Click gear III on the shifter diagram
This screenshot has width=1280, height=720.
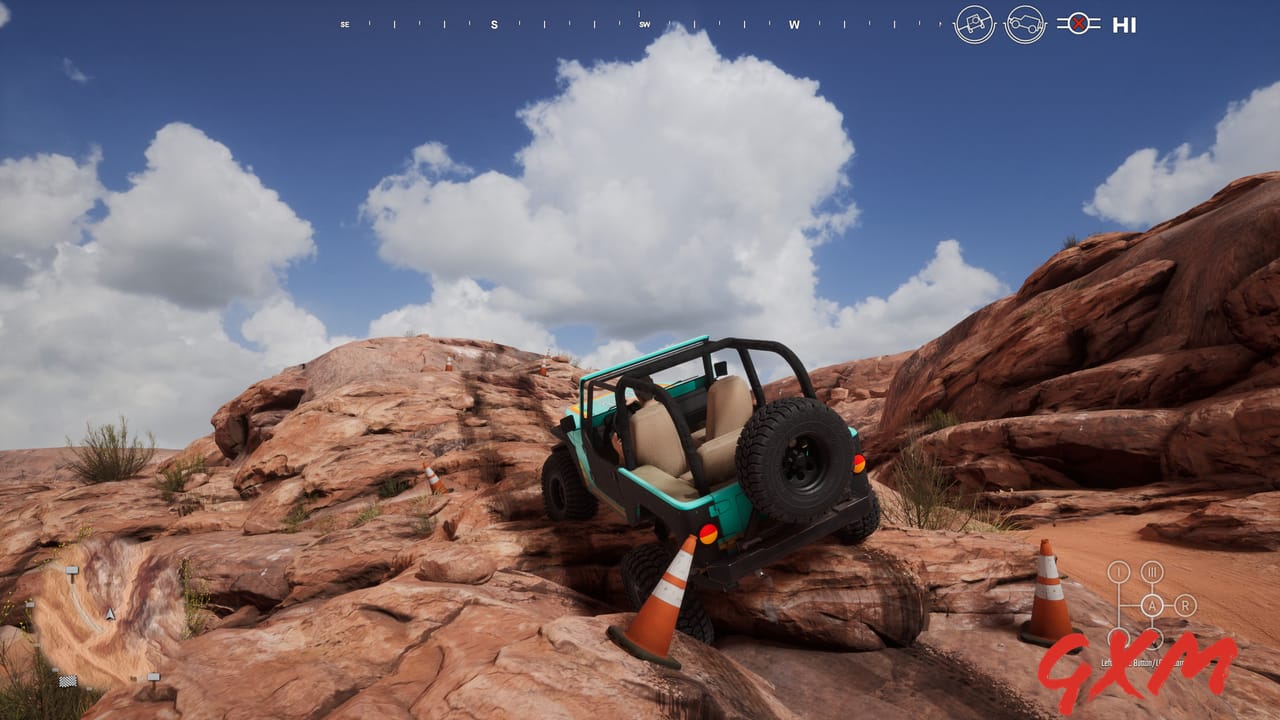[1152, 572]
